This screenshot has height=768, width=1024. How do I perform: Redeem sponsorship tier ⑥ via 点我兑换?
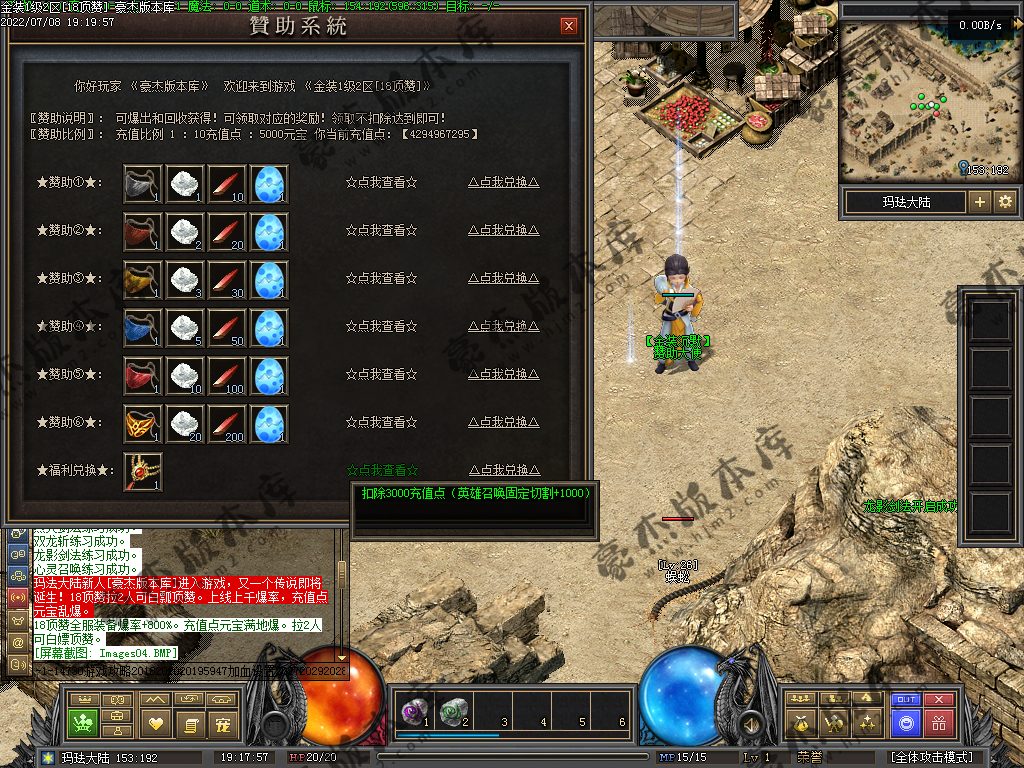coord(504,422)
